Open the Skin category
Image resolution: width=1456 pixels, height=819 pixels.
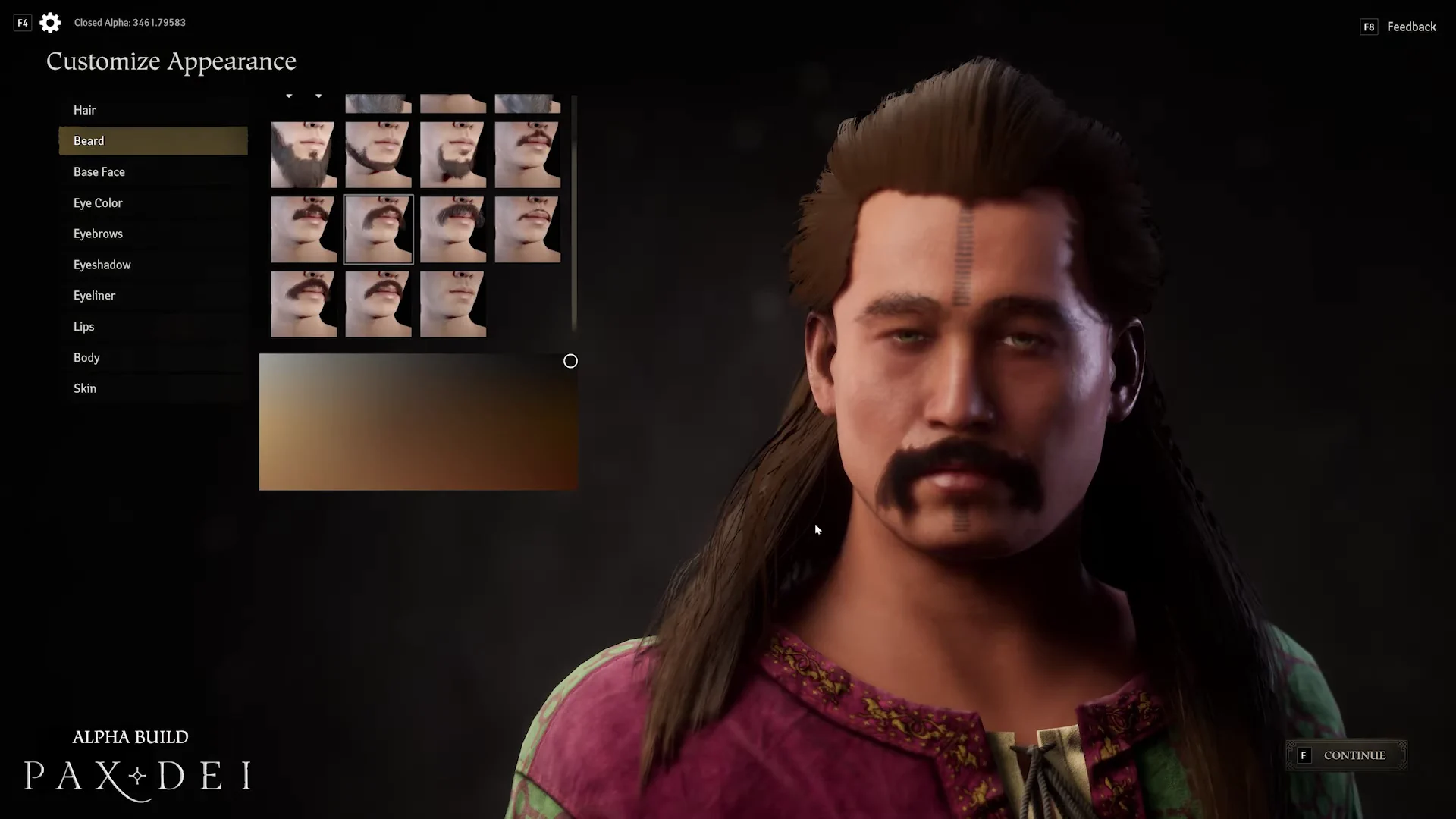85,388
